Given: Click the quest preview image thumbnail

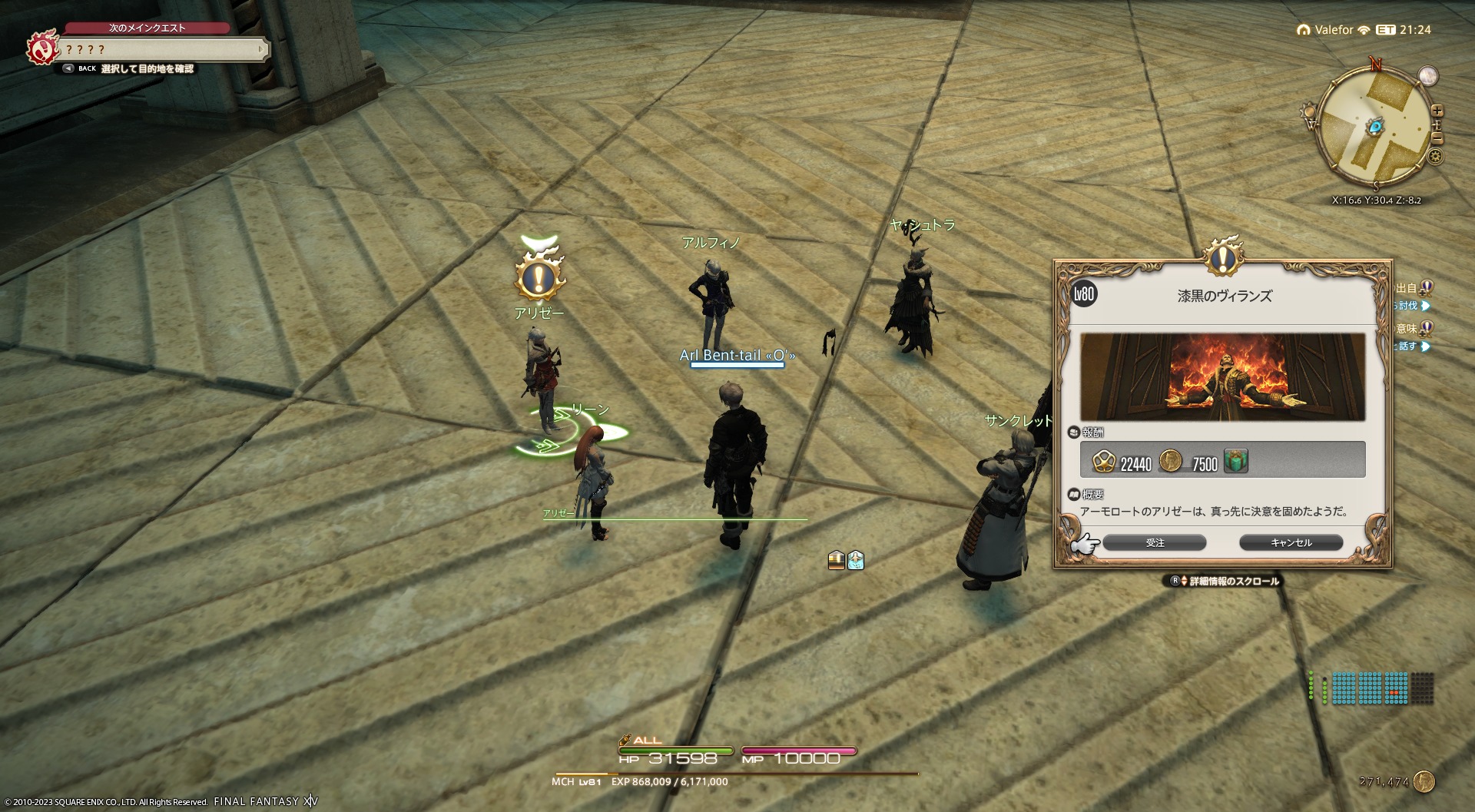Looking at the screenshot, I should pyautogui.click(x=1222, y=377).
